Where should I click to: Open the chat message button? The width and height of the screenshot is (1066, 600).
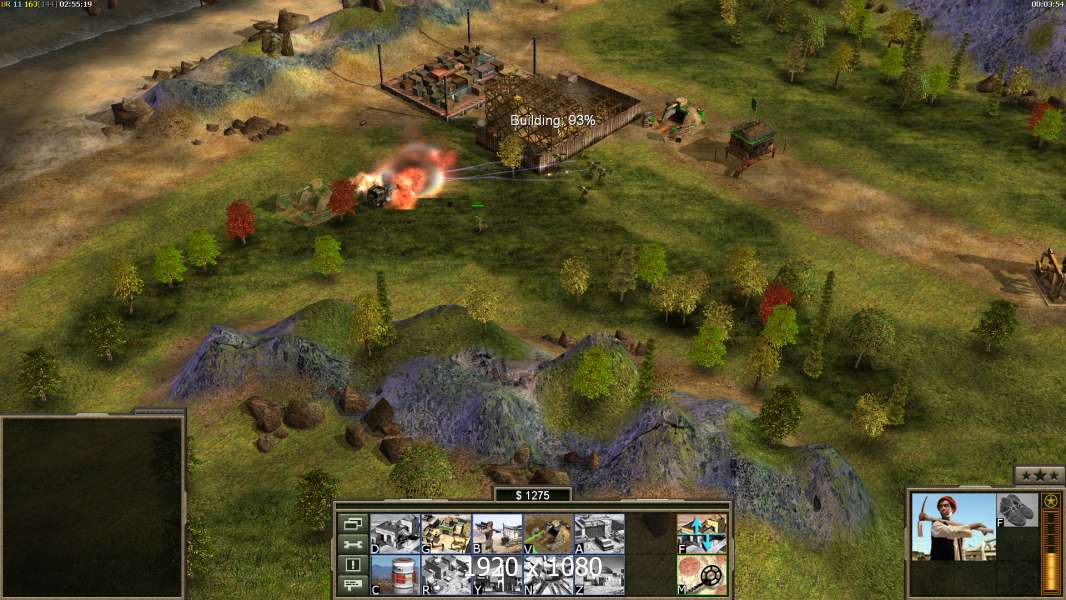tap(351, 586)
